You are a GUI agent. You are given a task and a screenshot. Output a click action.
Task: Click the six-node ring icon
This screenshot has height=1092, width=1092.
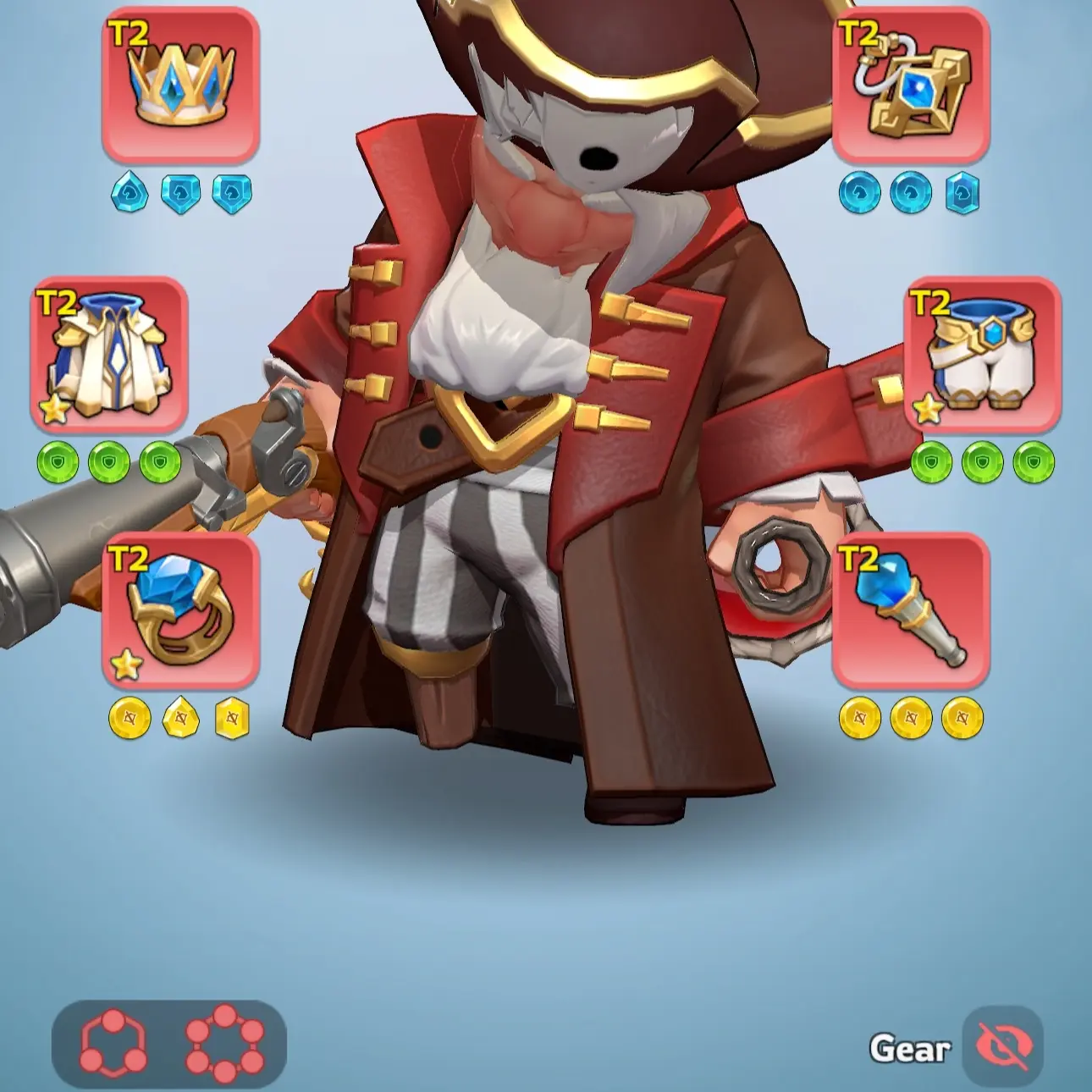pyautogui.click(x=224, y=1043)
